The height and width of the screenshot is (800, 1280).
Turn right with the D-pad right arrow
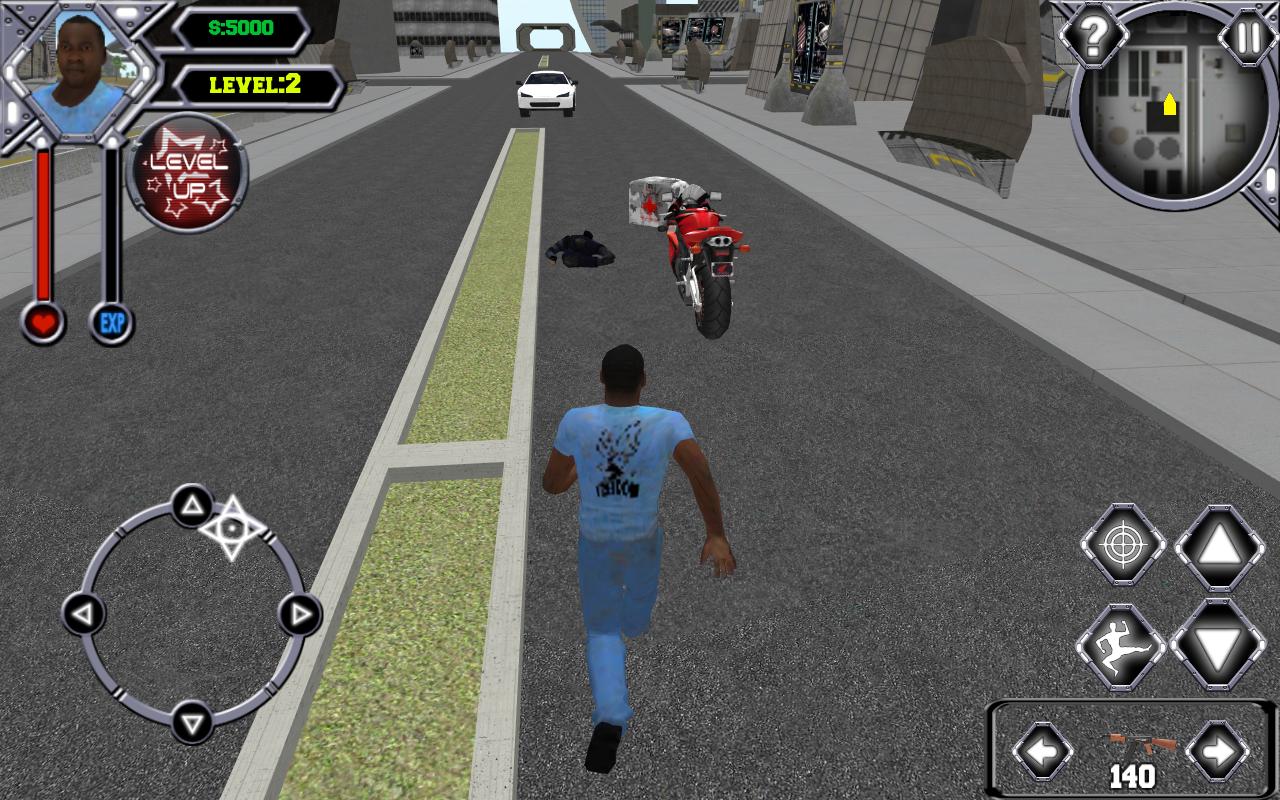pyautogui.click(x=298, y=613)
